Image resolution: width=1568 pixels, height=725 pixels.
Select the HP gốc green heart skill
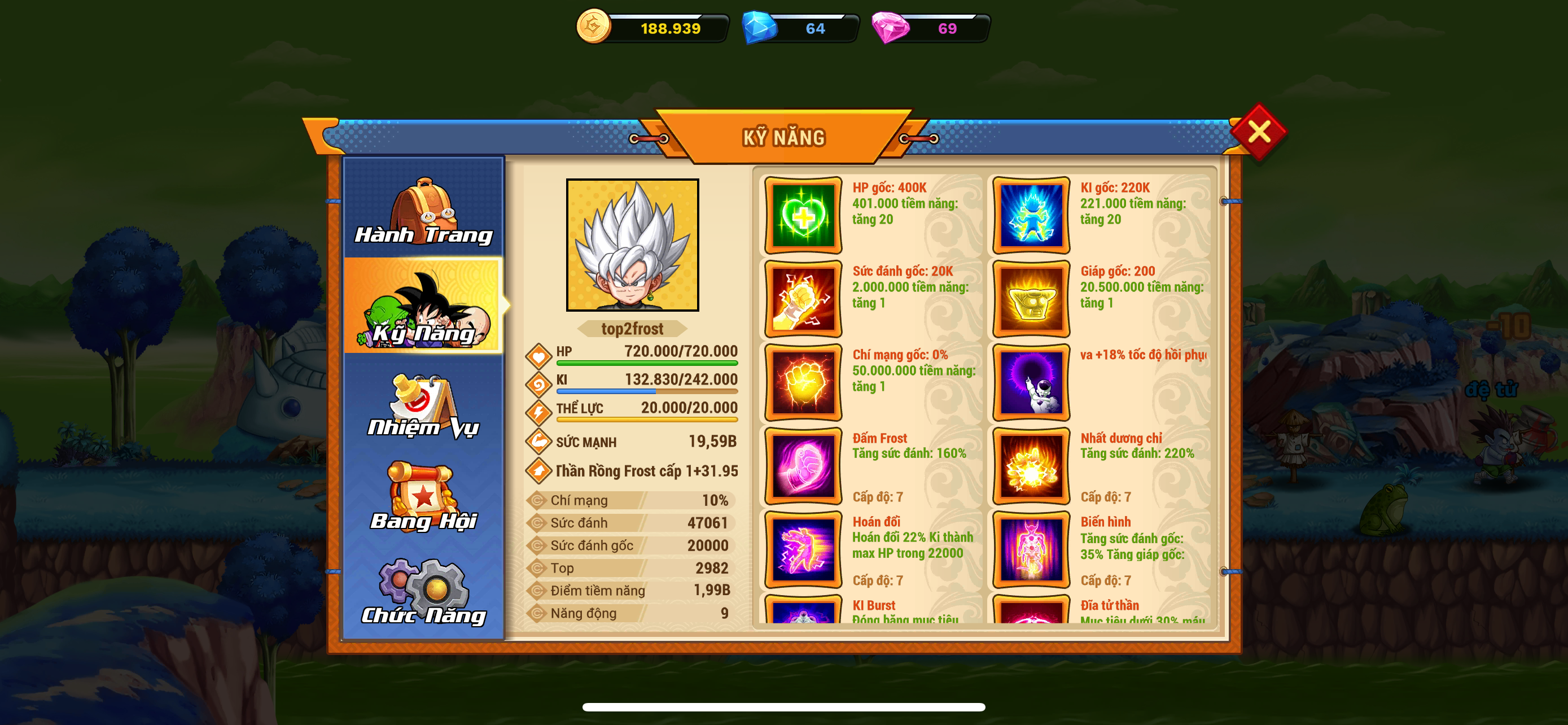point(803,216)
